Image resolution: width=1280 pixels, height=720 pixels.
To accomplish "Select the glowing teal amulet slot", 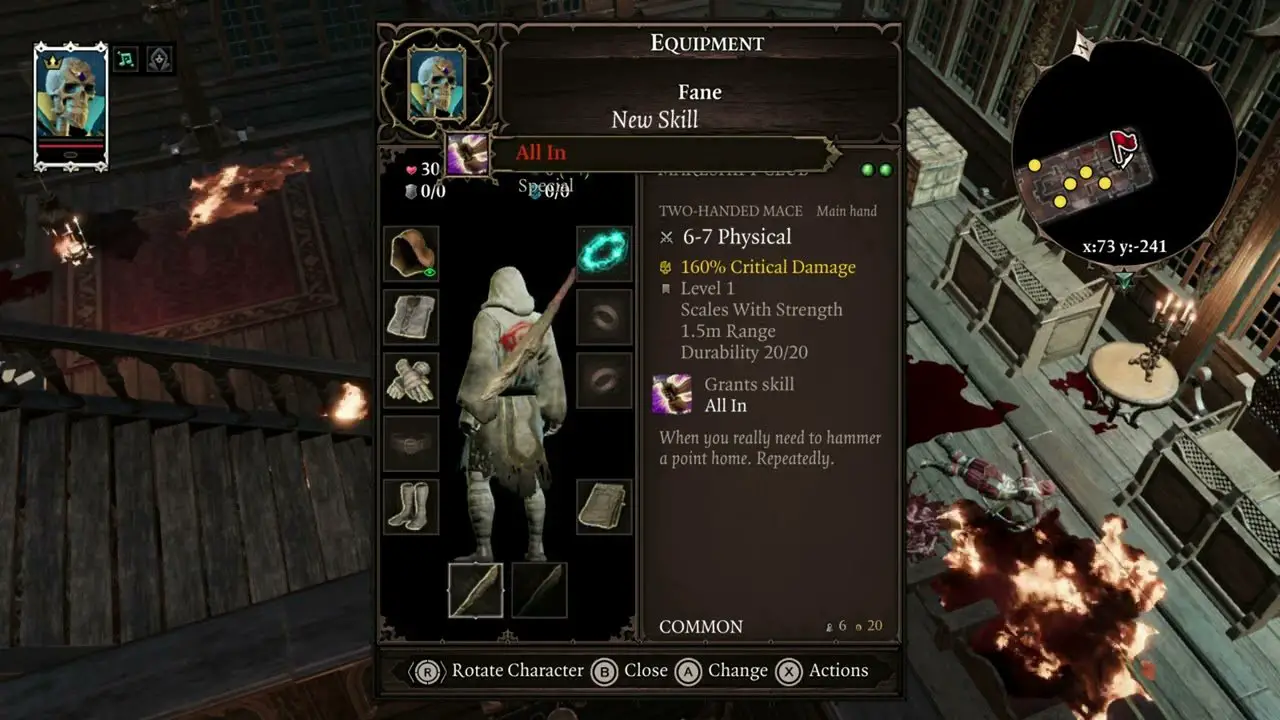I will point(604,253).
